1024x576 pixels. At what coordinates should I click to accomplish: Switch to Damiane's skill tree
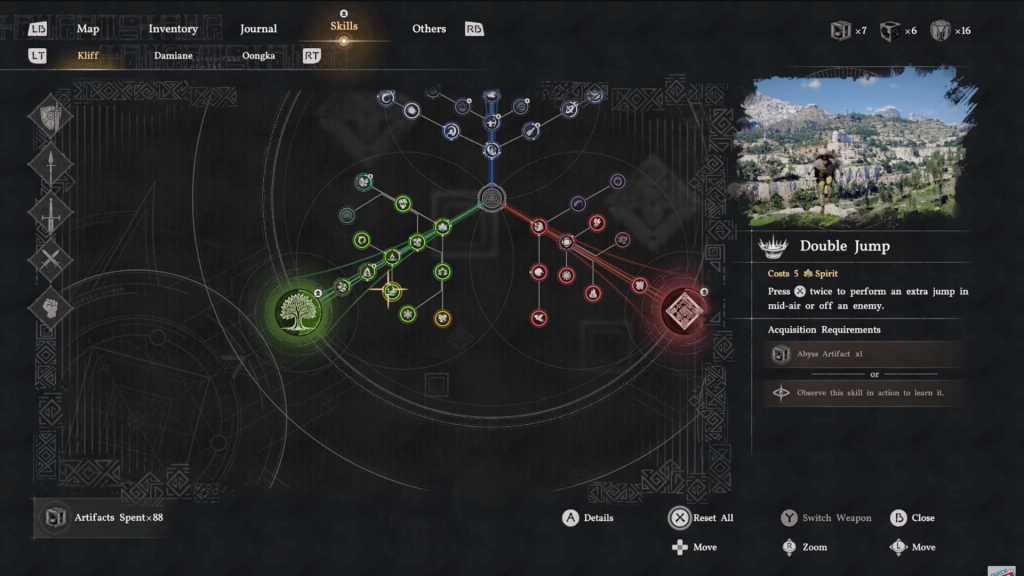[x=173, y=56]
